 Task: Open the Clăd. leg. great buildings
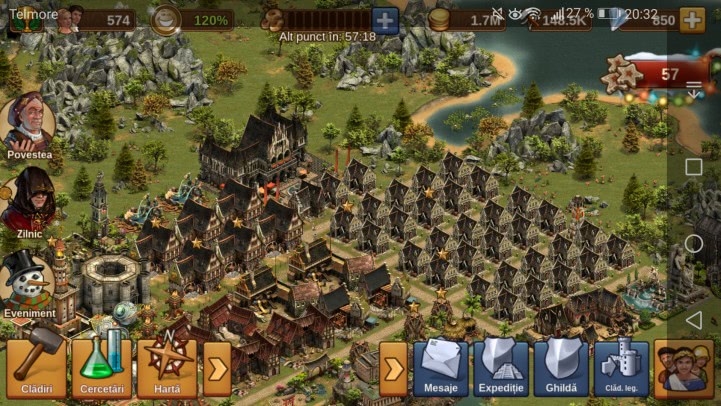[620, 367]
